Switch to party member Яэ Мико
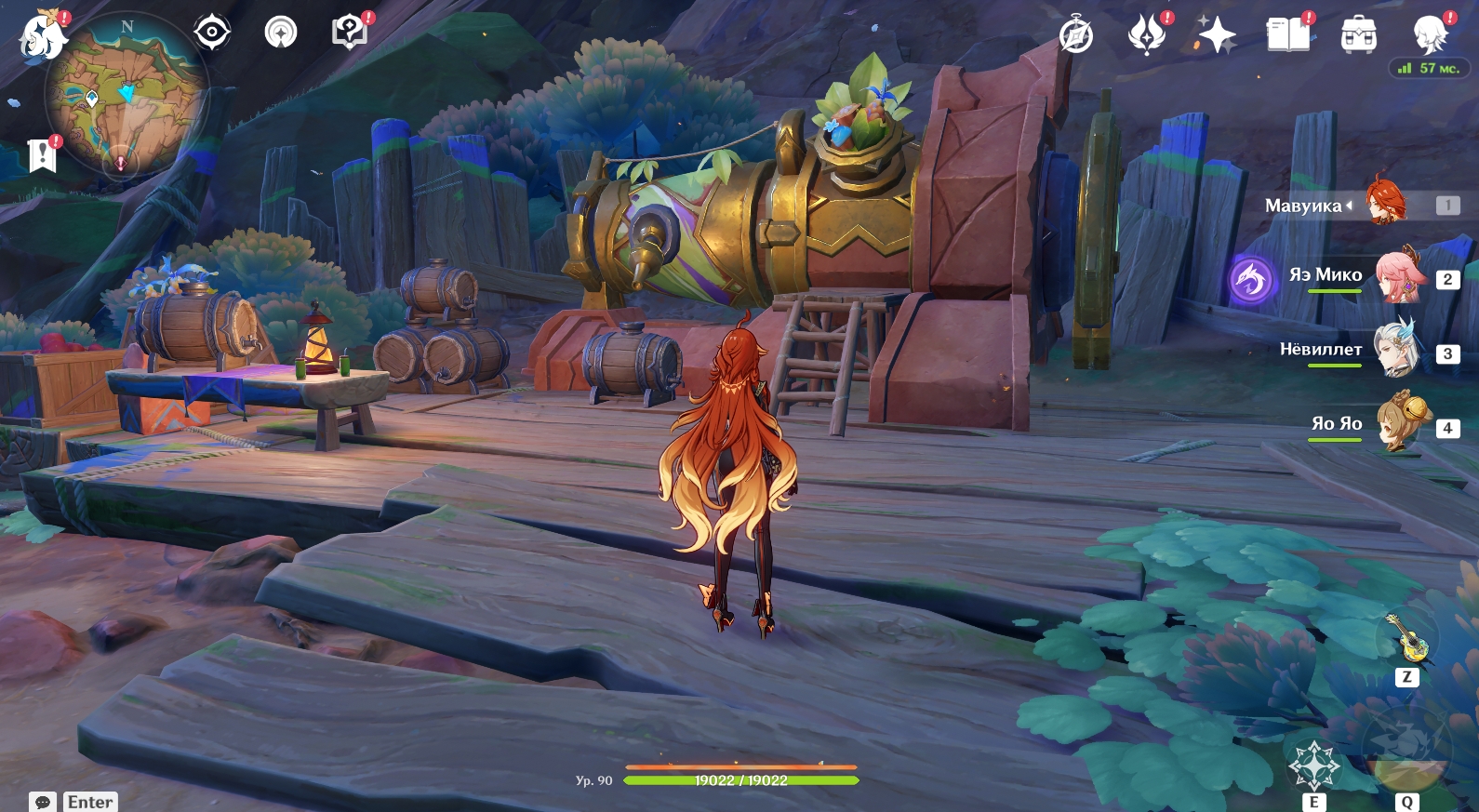The height and width of the screenshot is (812, 1479). 1400,277
